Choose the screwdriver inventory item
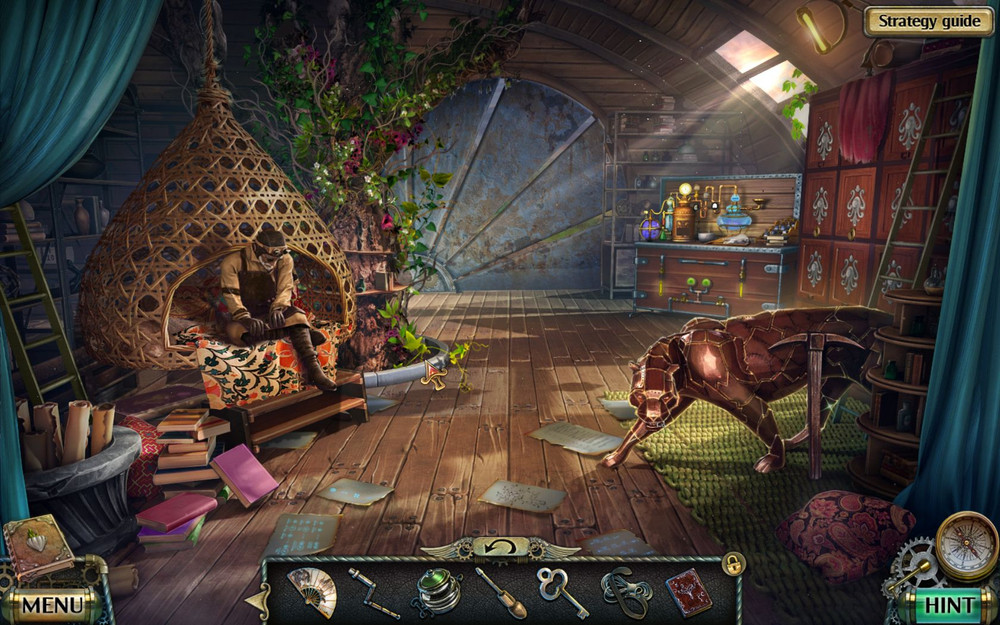Viewport: 1000px width, 625px height. 500,593
